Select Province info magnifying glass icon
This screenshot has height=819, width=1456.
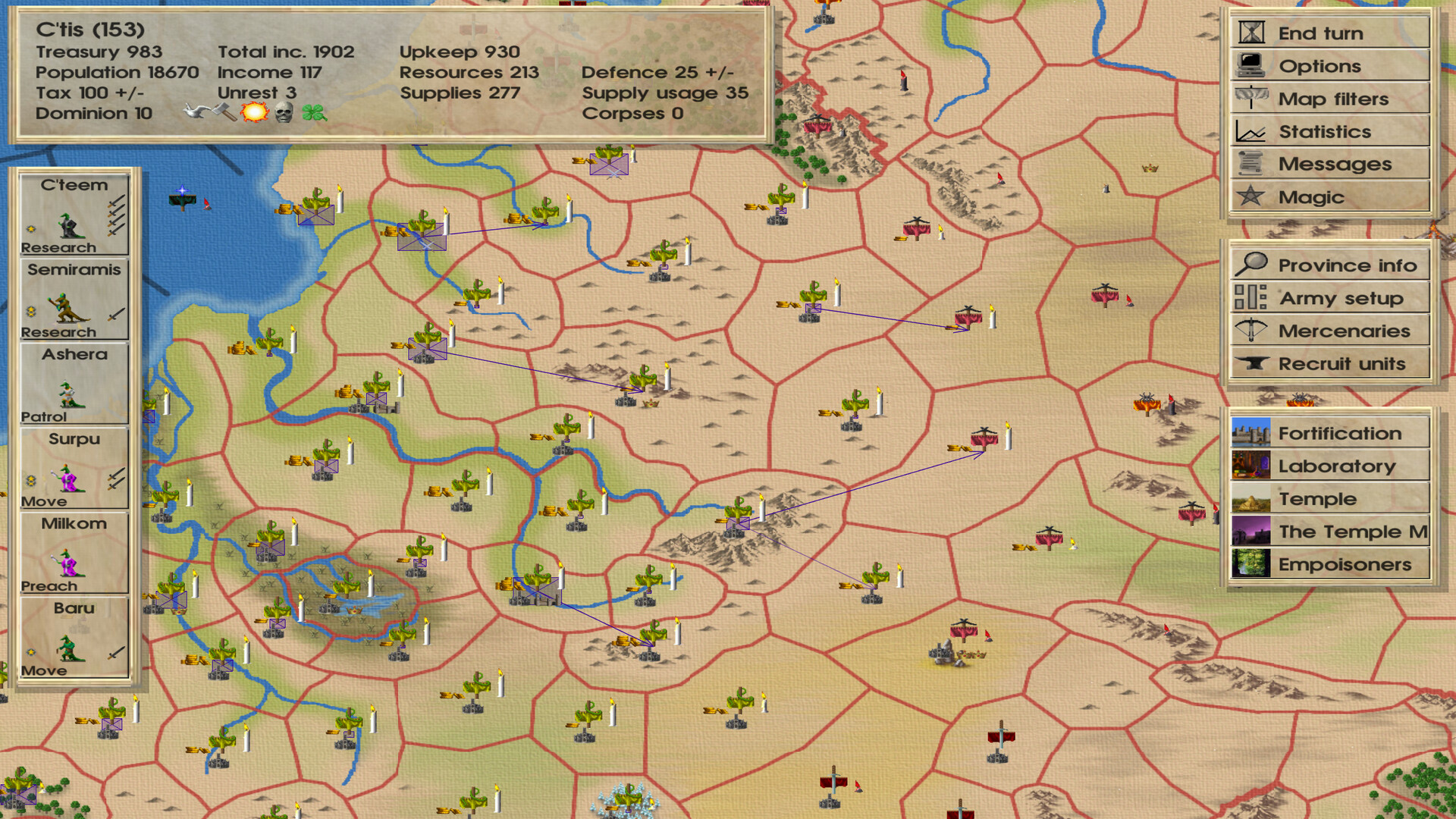coord(1252,265)
